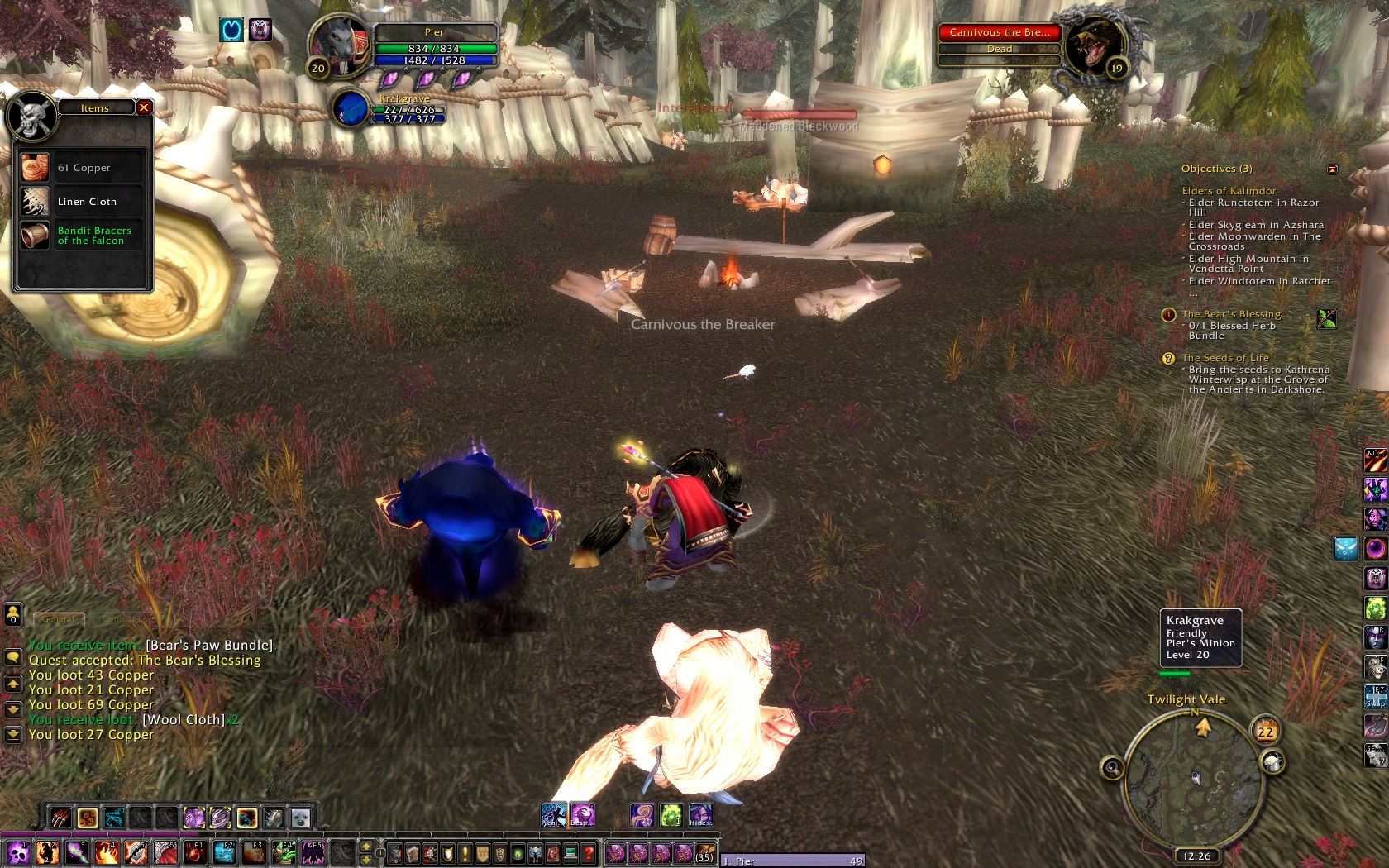Select the Krakgrave pet portrait
This screenshot has height=868, width=1389.
(352, 109)
